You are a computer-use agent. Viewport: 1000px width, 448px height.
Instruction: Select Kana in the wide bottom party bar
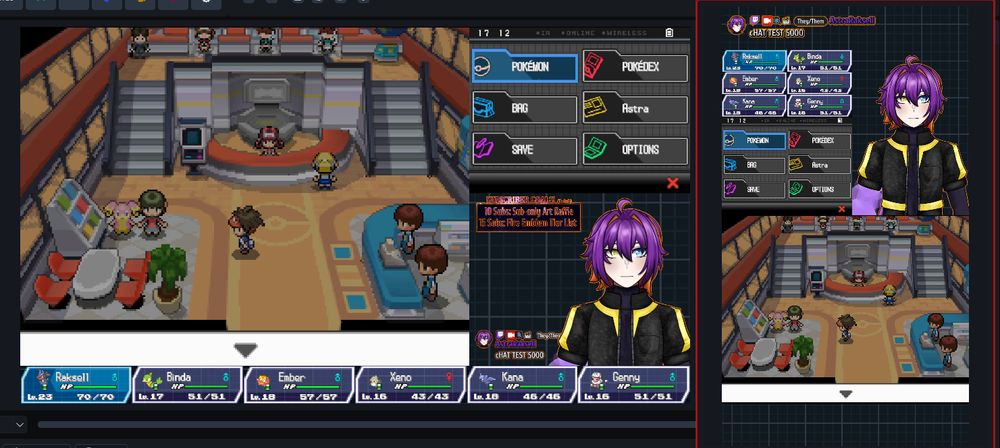click(521, 385)
